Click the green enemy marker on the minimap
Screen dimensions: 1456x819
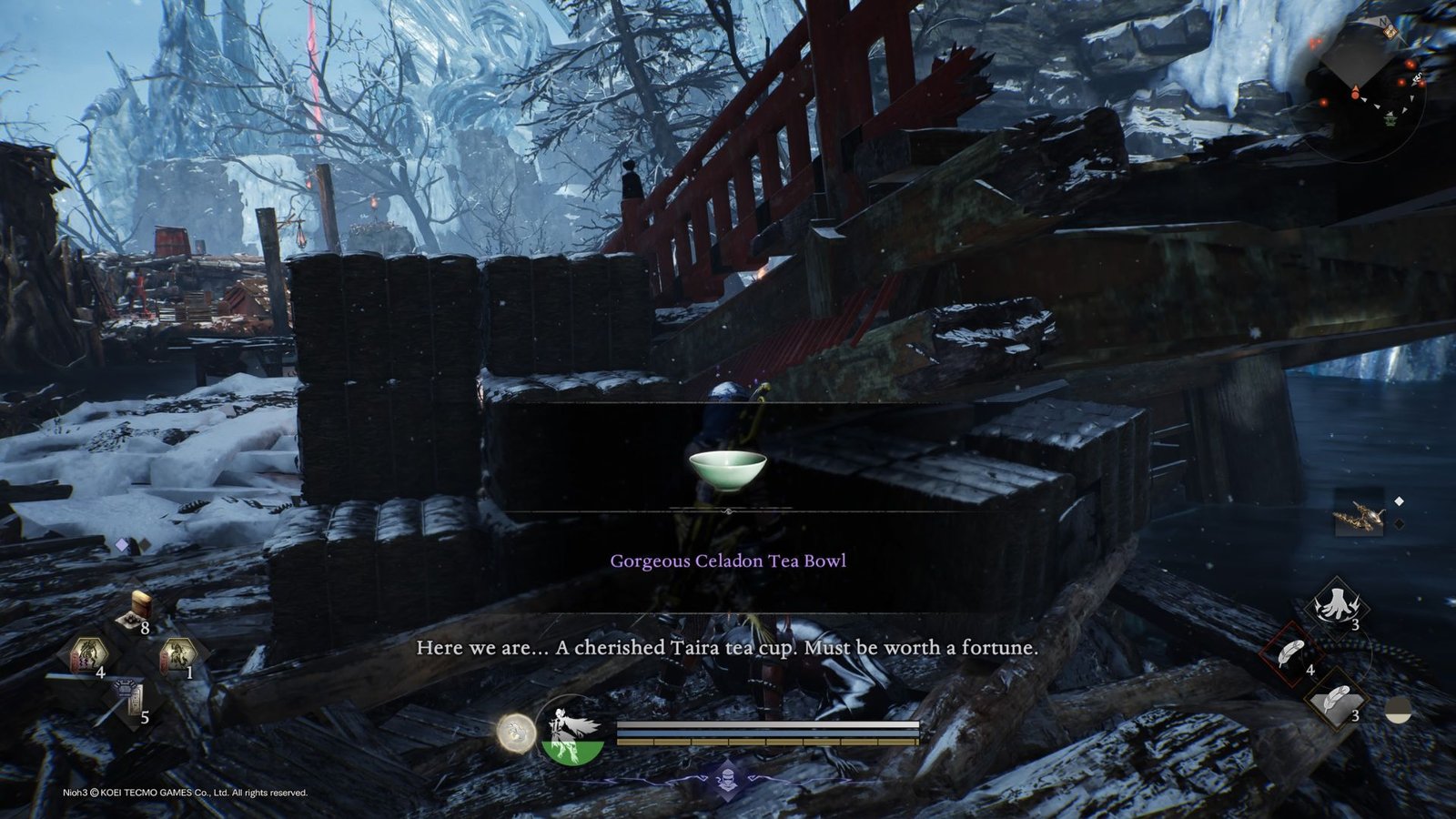[x=1390, y=120]
